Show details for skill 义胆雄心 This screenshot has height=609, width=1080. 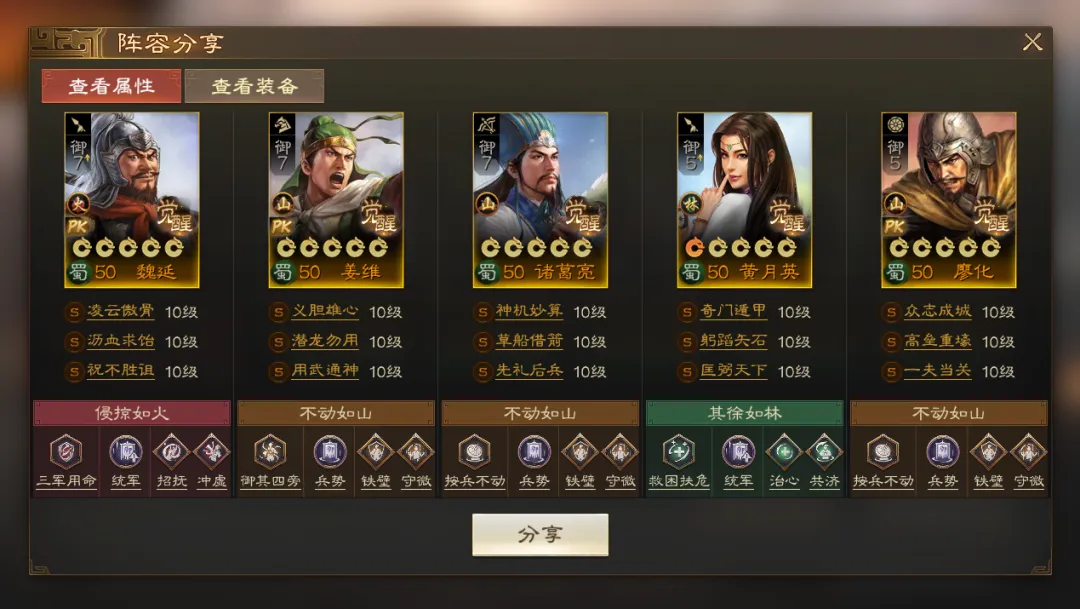click(x=325, y=312)
